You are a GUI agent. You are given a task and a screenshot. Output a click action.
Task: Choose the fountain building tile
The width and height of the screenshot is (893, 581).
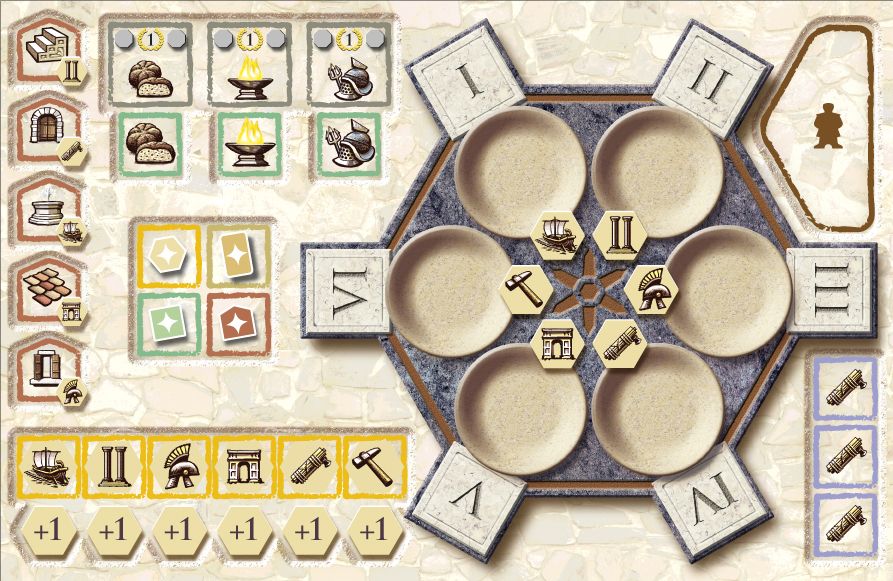click(x=51, y=210)
